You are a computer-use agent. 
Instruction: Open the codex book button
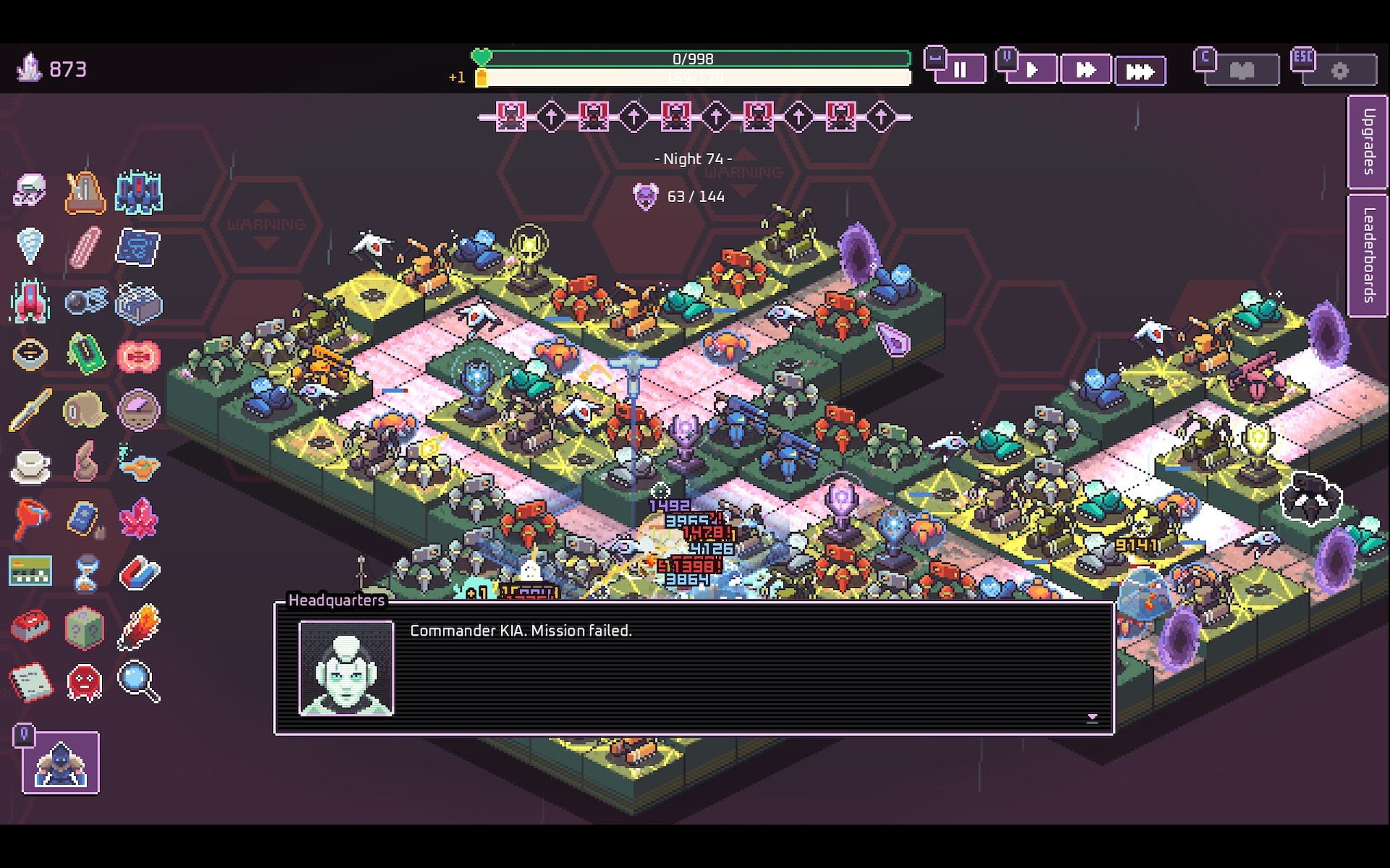tap(1242, 71)
